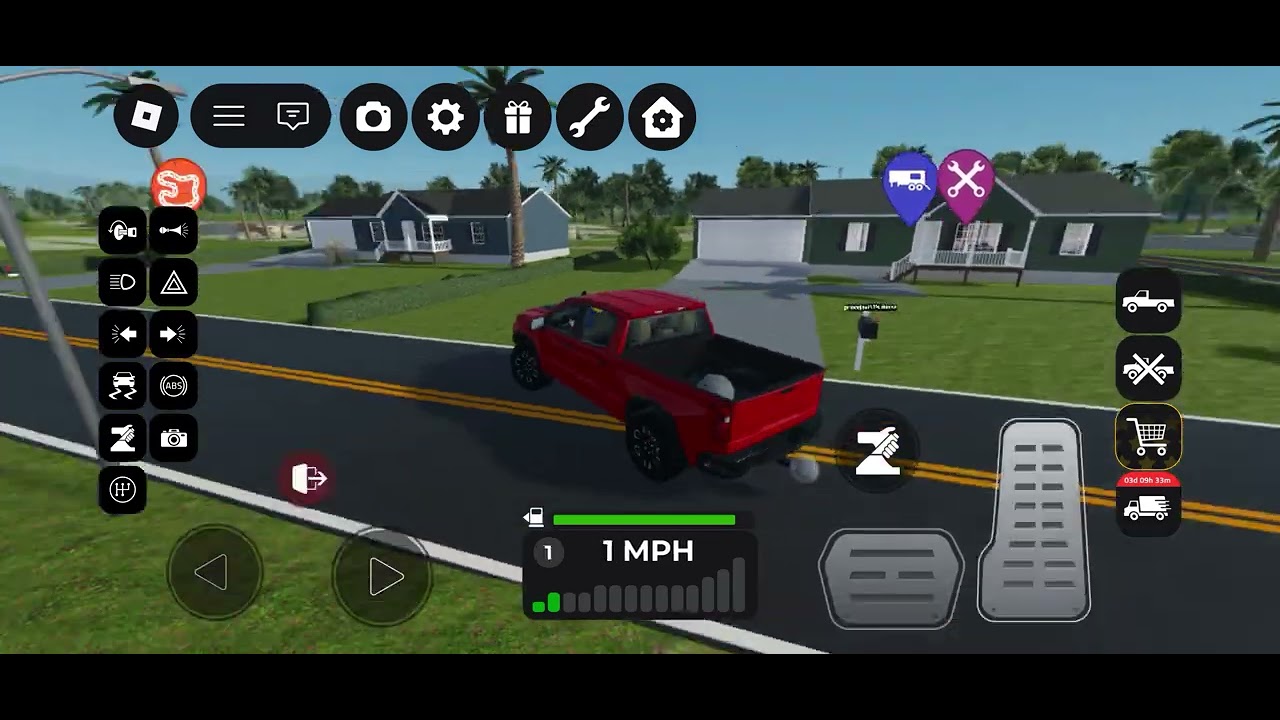Open the gear shifter transmission option

coord(123,490)
